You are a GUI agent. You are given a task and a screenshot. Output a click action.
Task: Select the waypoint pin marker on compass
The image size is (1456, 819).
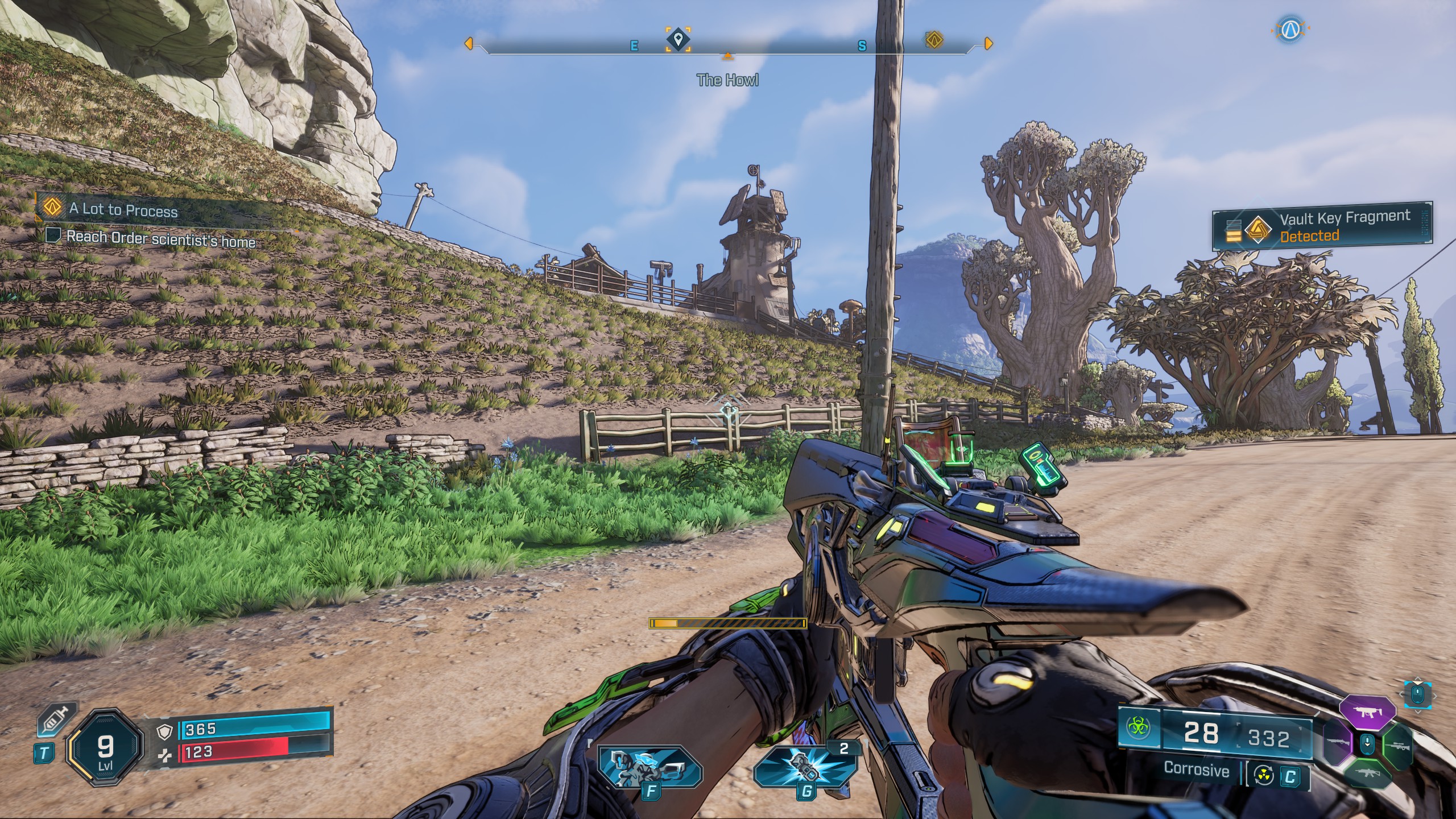pyautogui.click(x=677, y=40)
